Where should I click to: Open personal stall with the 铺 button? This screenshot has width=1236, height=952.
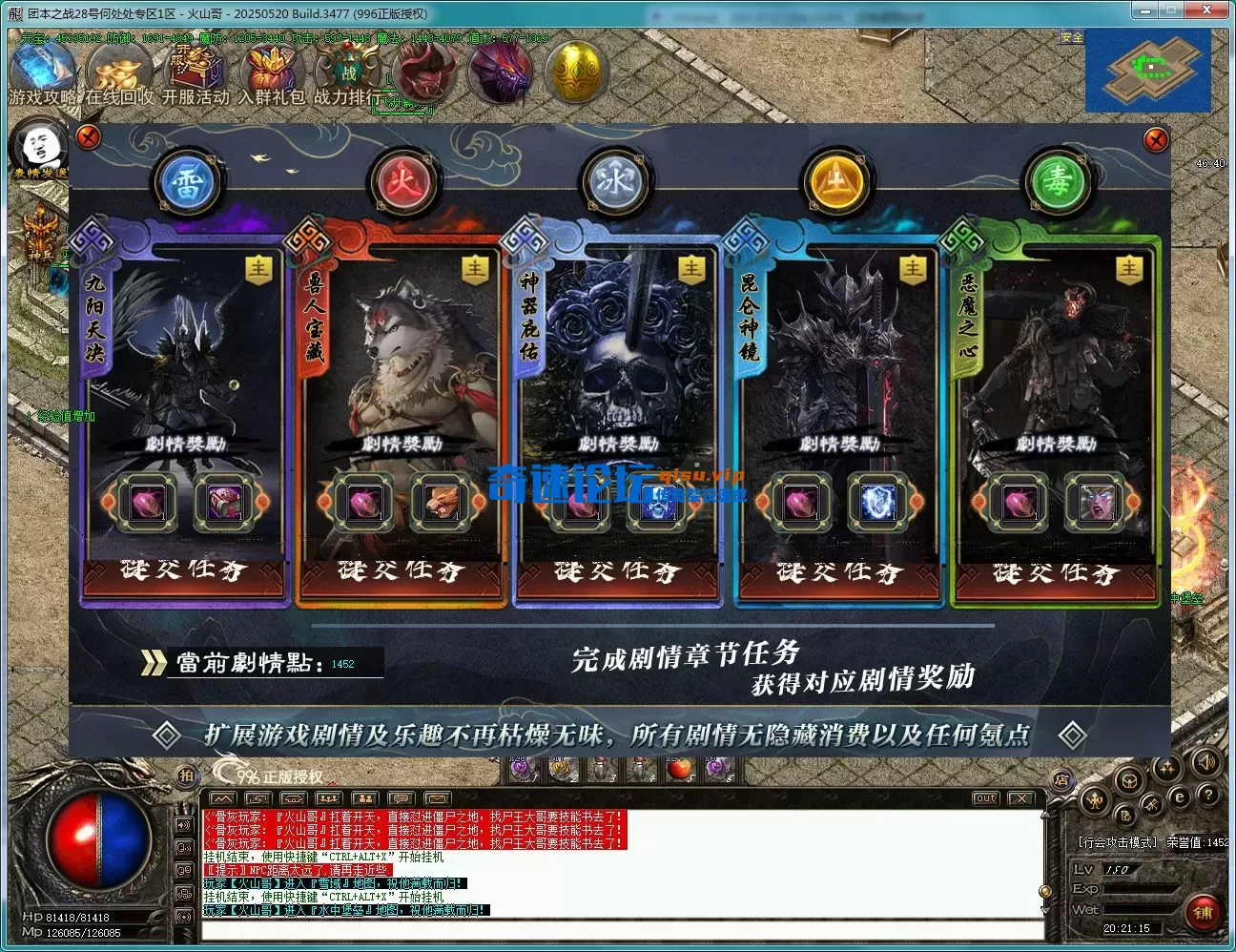pyautogui.click(x=1204, y=912)
